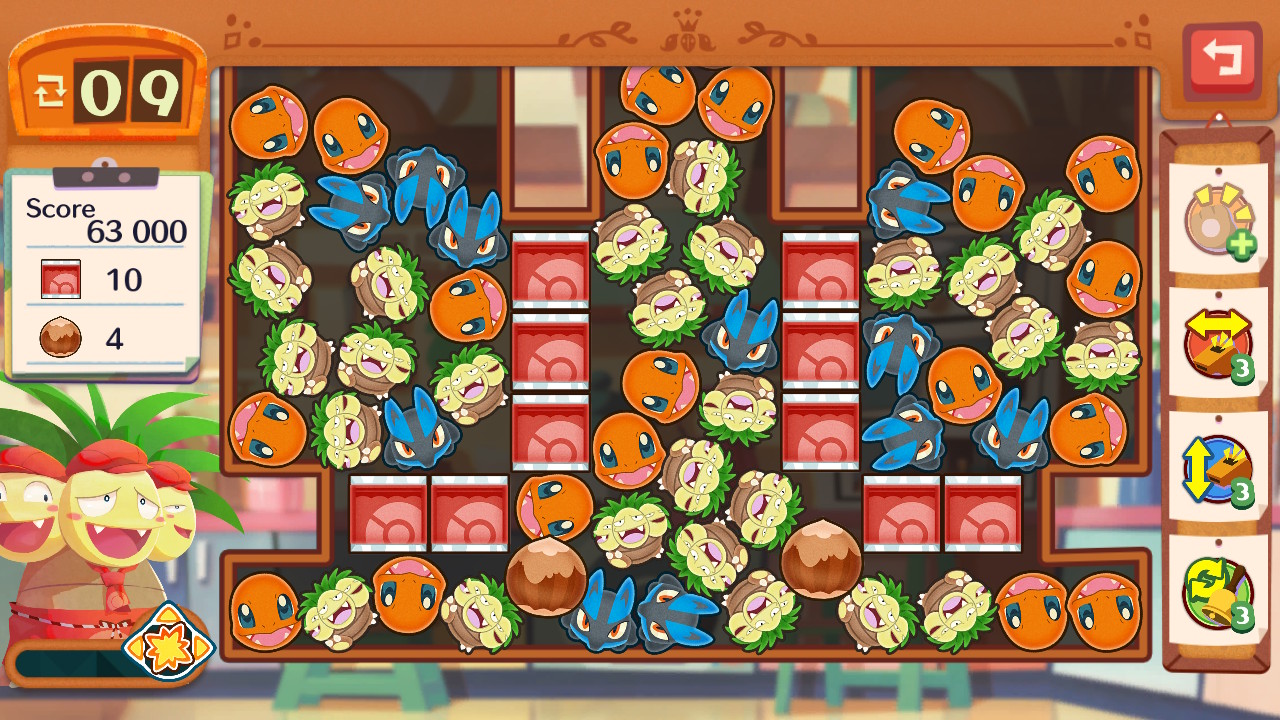Click the red back arrow button

click(x=1221, y=58)
